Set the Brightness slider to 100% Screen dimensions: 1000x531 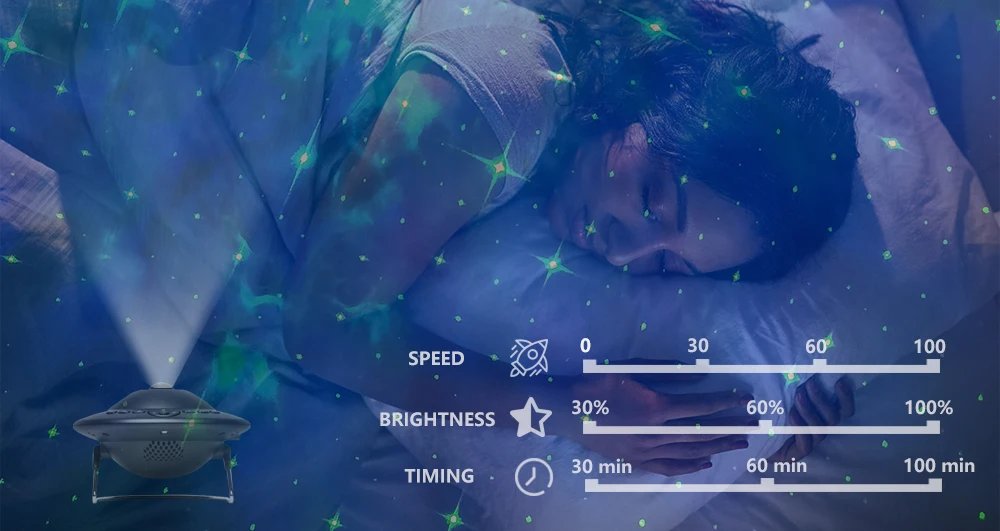click(x=933, y=427)
